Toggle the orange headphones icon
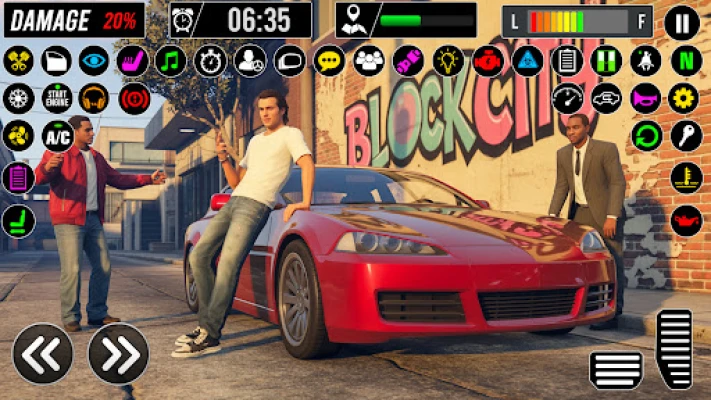 (94, 98)
